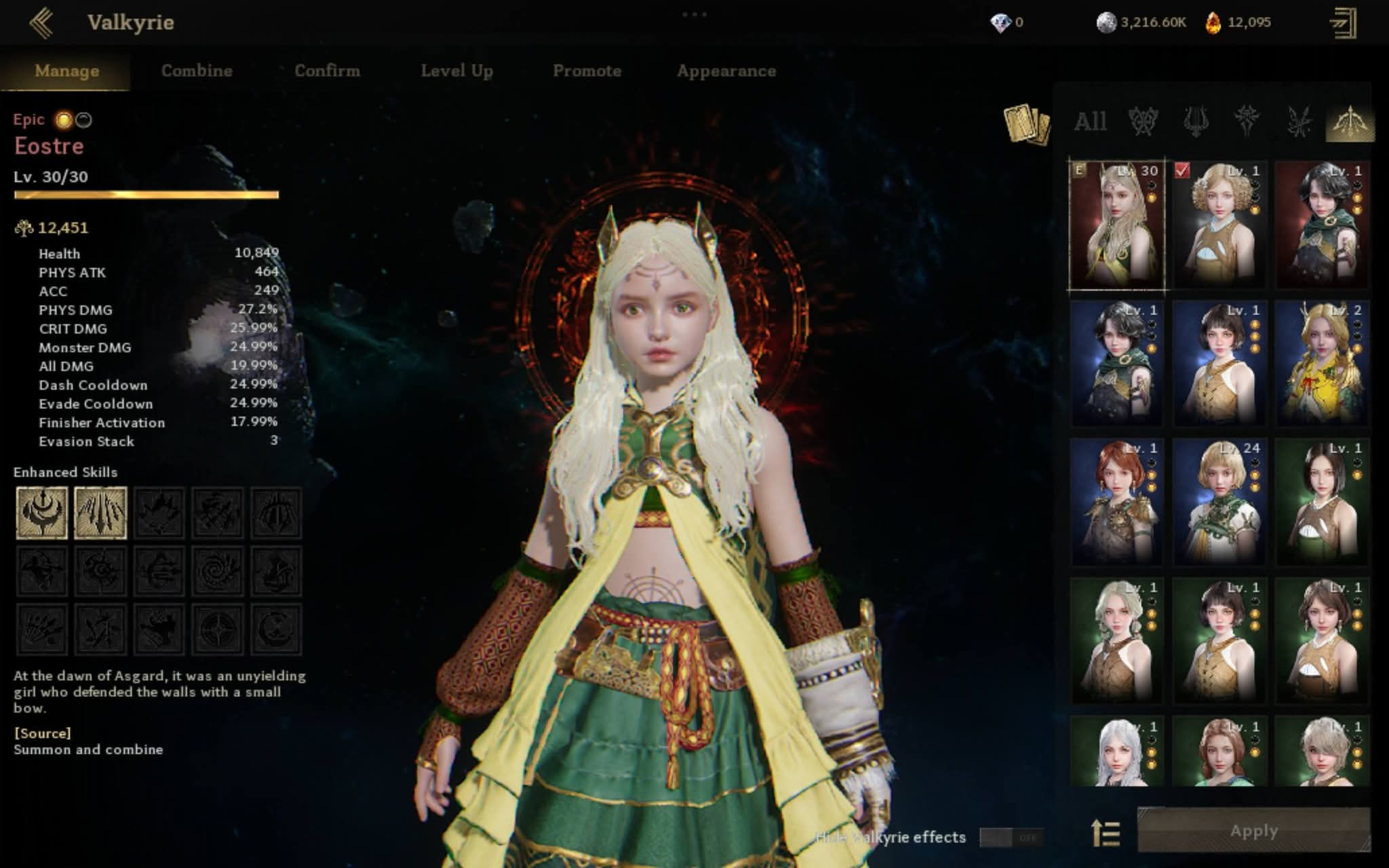Choose the checked curly-blonde valkyrie portrait
1389x868 pixels.
(1219, 225)
